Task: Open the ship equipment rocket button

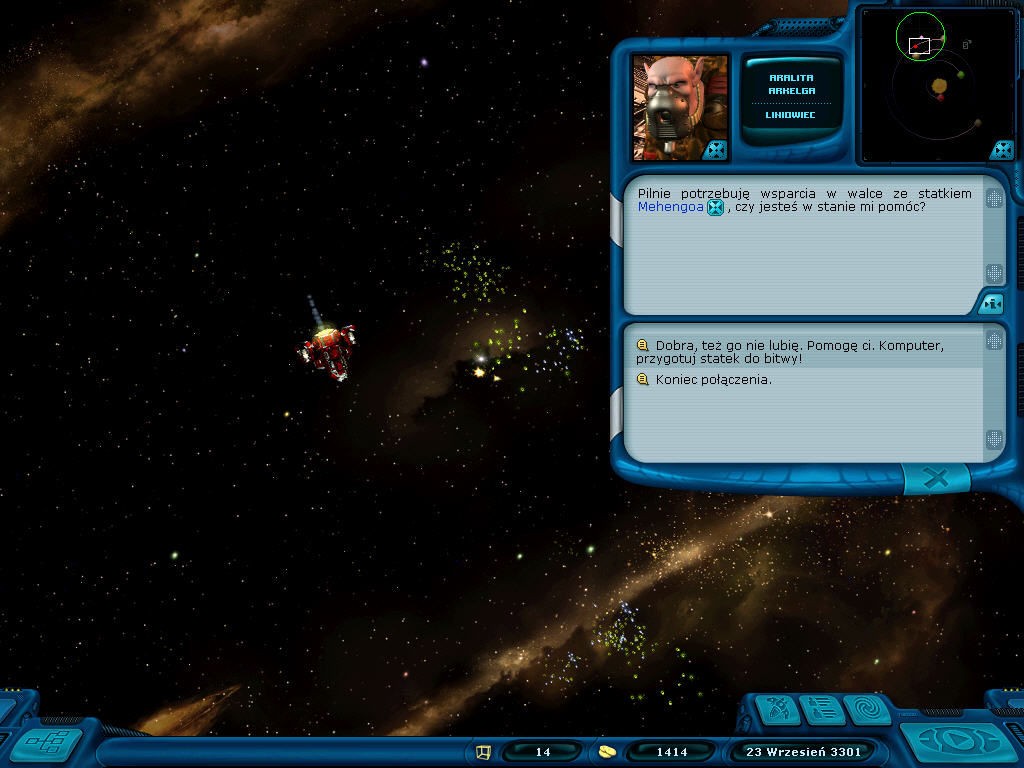Action: (x=779, y=710)
